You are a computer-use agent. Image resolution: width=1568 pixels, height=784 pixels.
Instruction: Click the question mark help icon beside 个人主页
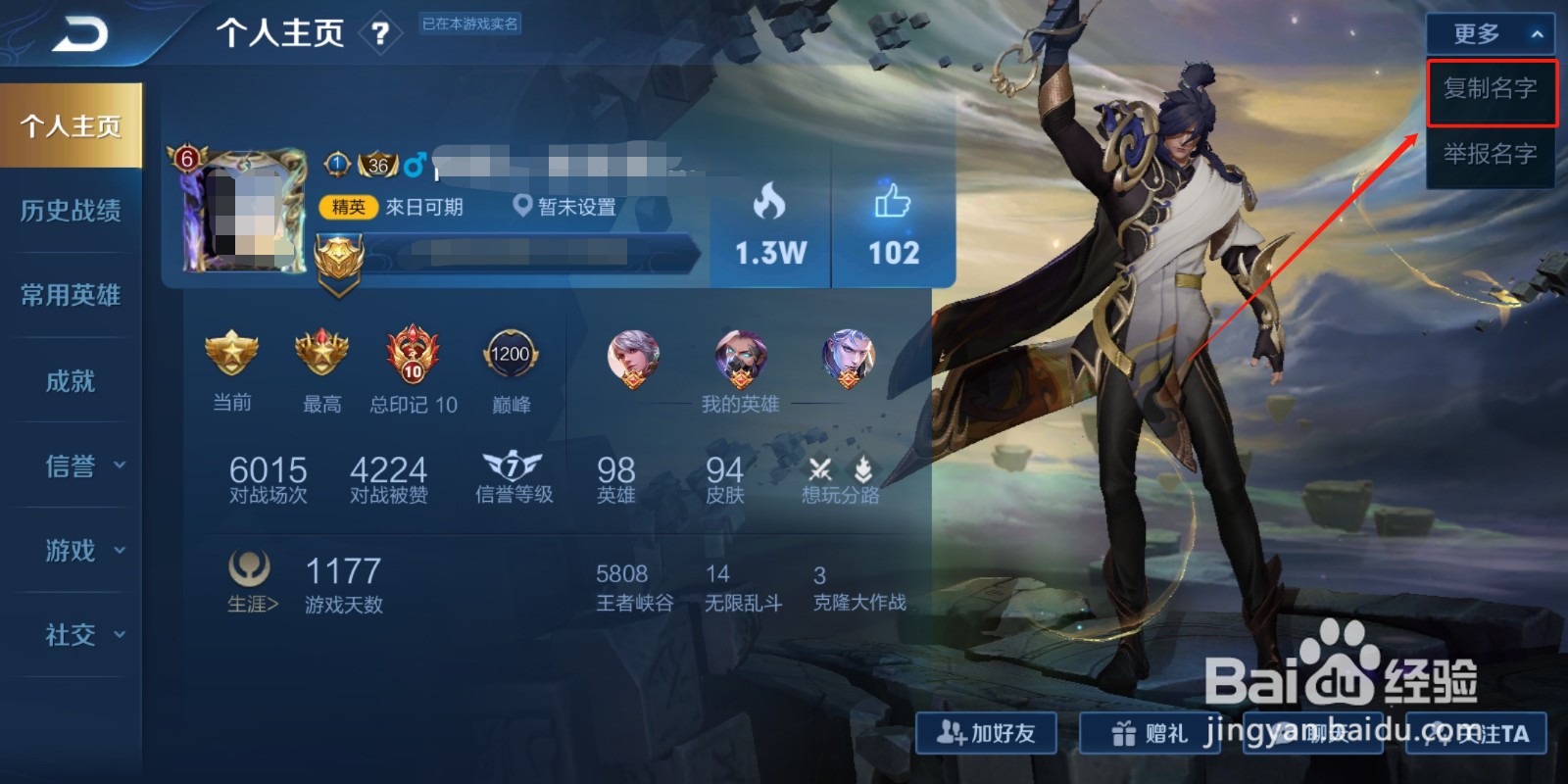(x=381, y=31)
